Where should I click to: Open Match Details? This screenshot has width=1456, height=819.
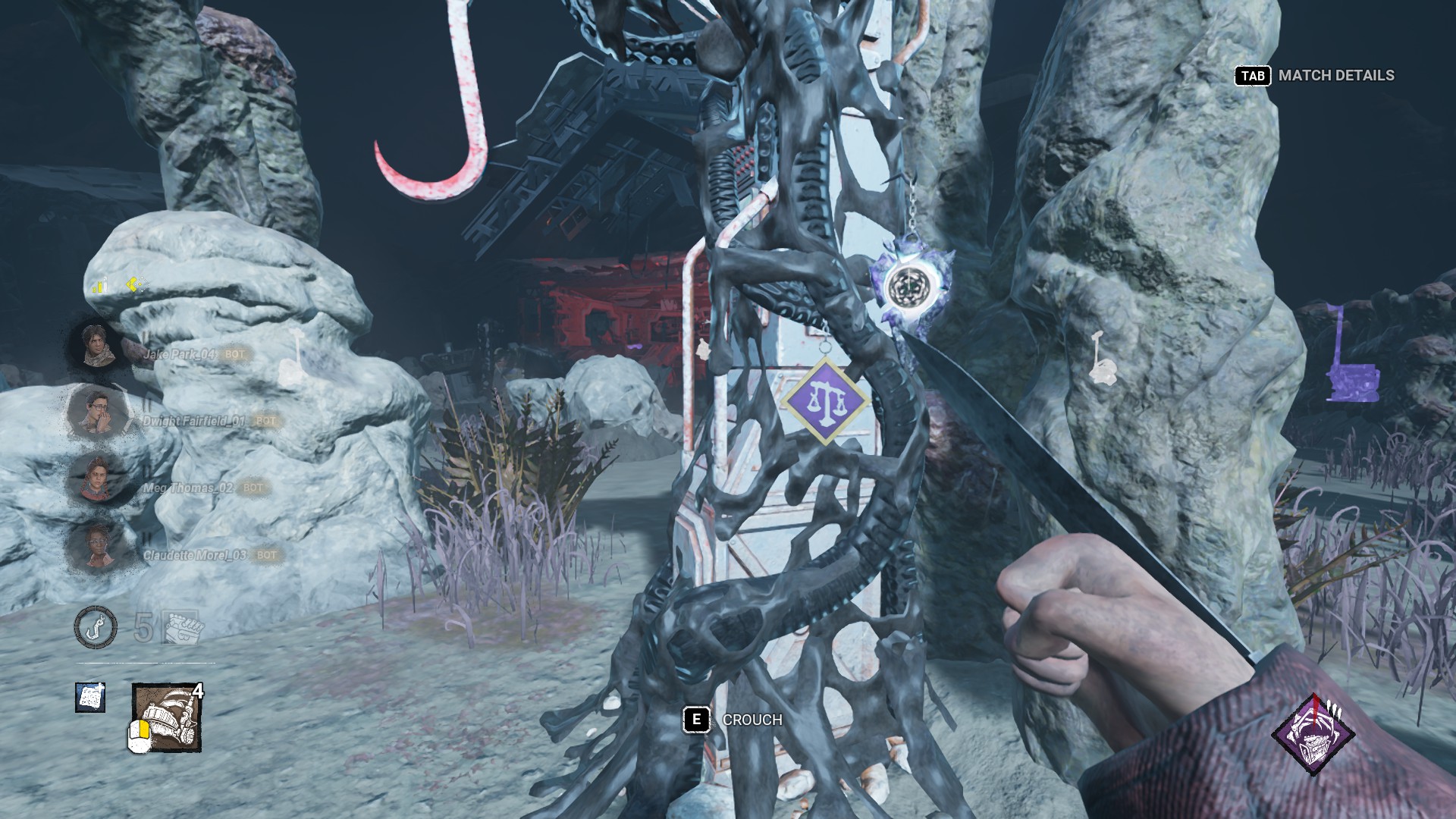click(x=1316, y=76)
